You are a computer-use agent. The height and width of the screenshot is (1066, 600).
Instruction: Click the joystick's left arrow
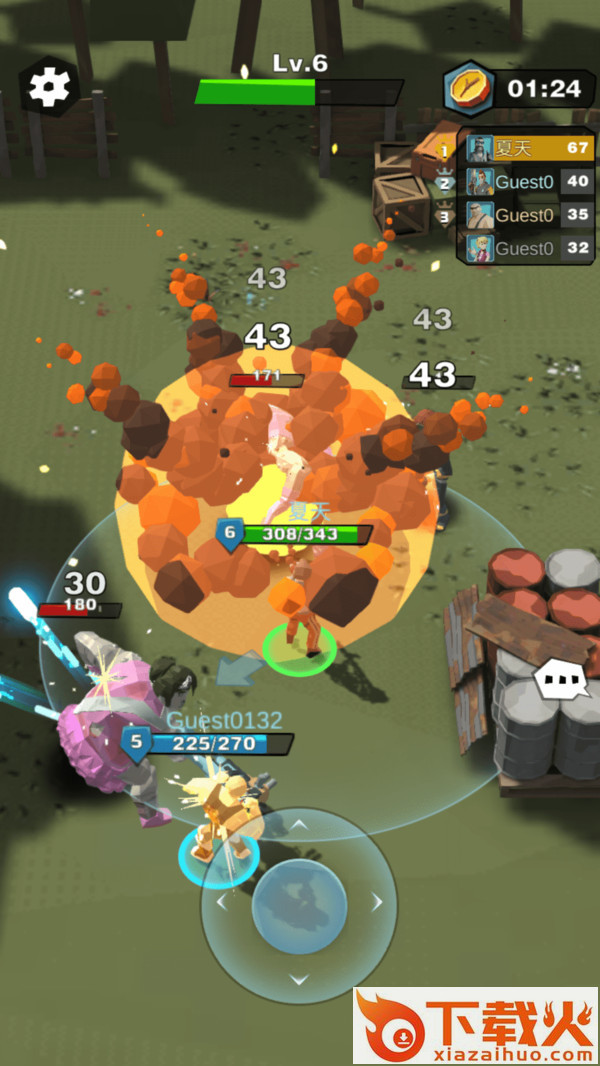[x=221, y=903]
